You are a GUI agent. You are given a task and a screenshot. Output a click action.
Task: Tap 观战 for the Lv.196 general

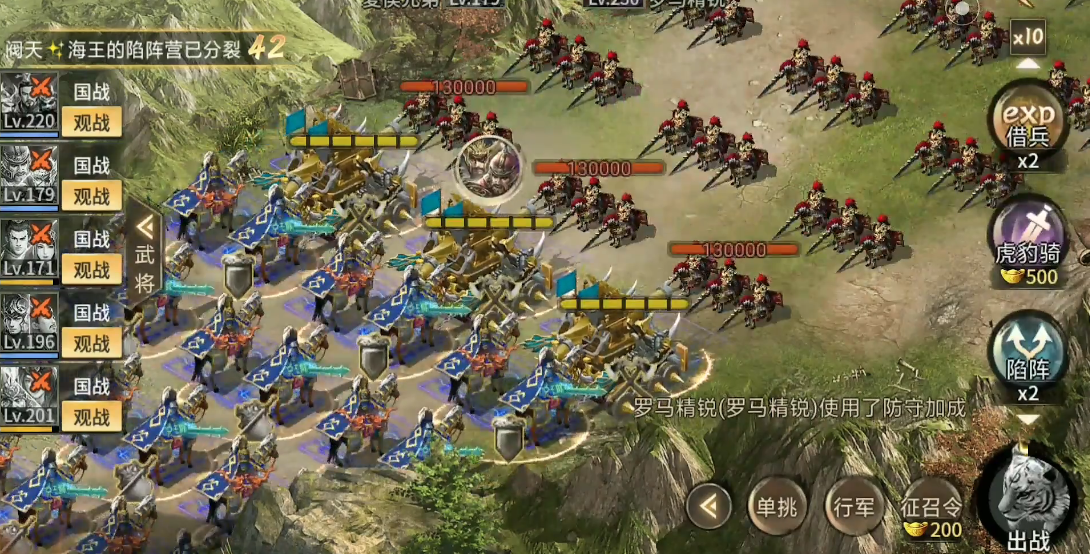(x=92, y=343)
